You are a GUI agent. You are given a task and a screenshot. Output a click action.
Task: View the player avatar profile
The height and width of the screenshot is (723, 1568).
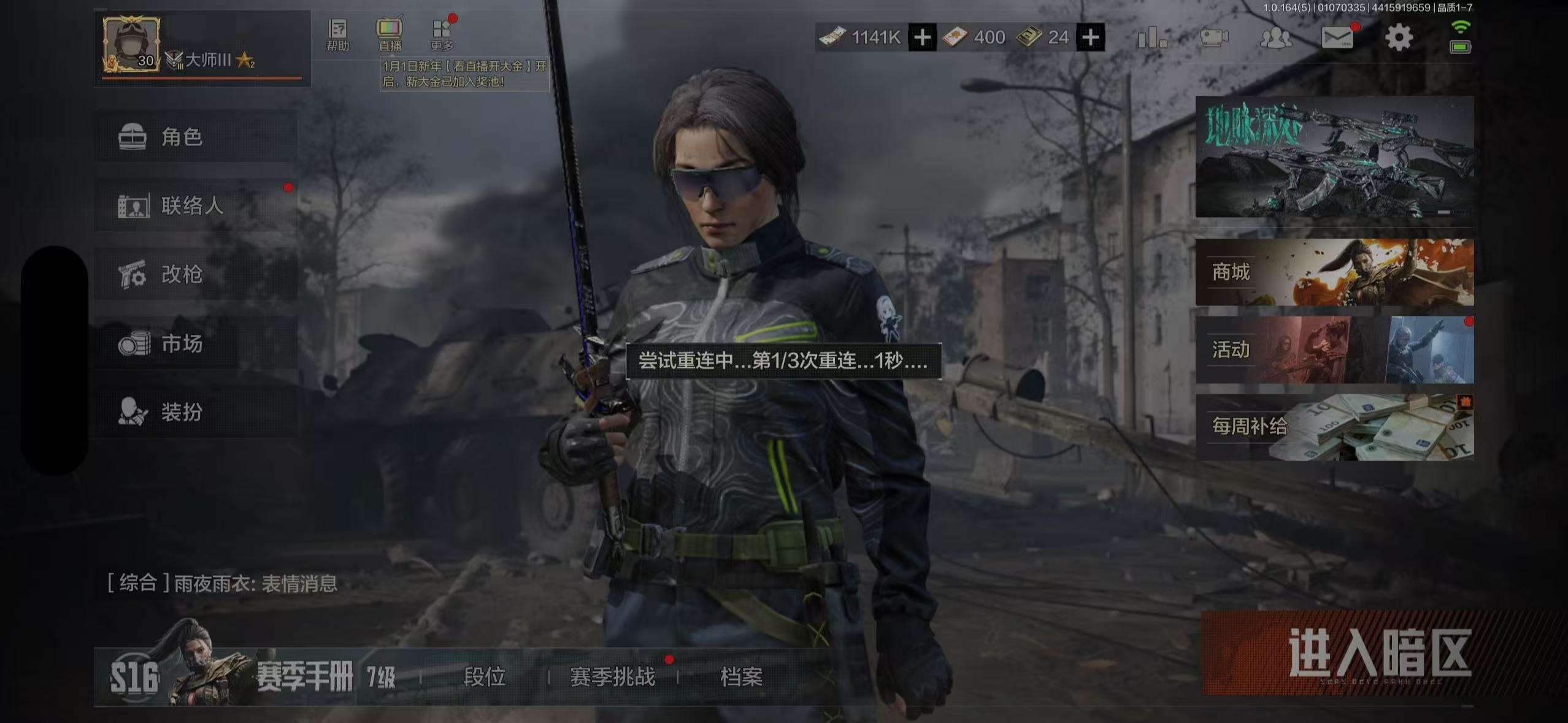131,44
